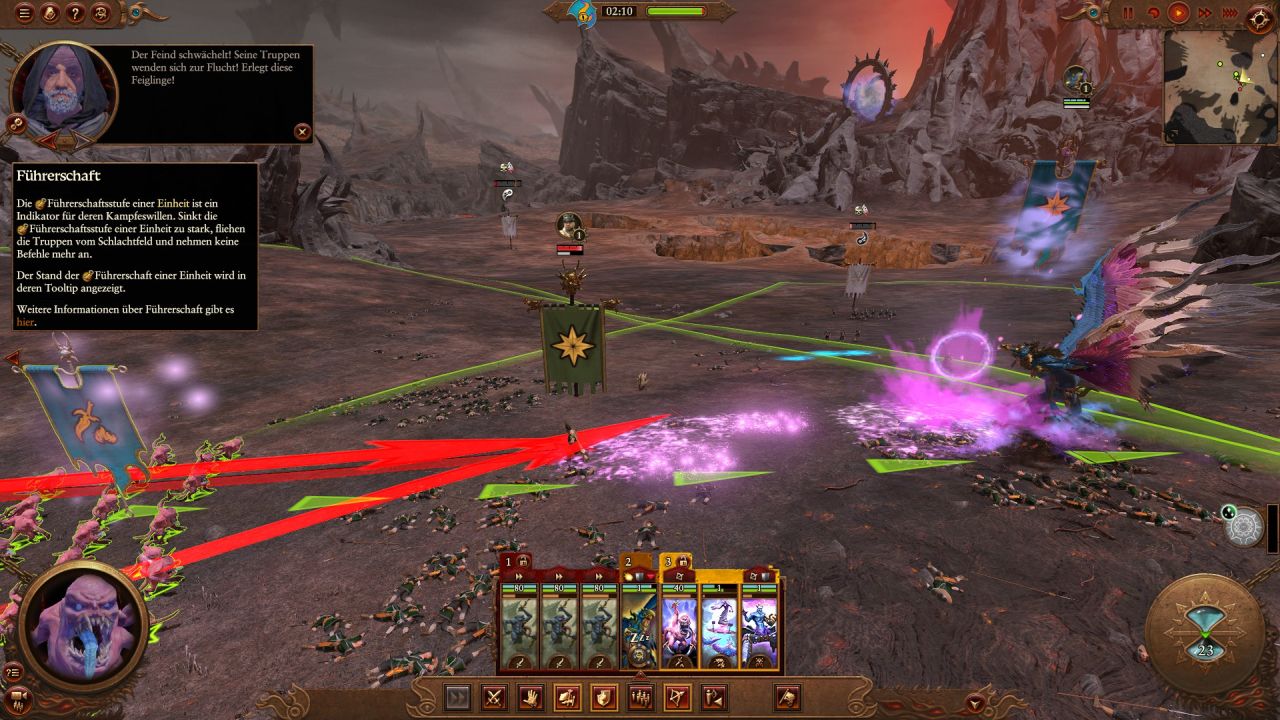Image resolution: width=1280 pixels, height=720 pixels.
Task: Open the game menu with the hamburger icon
Action: point(24,13)
